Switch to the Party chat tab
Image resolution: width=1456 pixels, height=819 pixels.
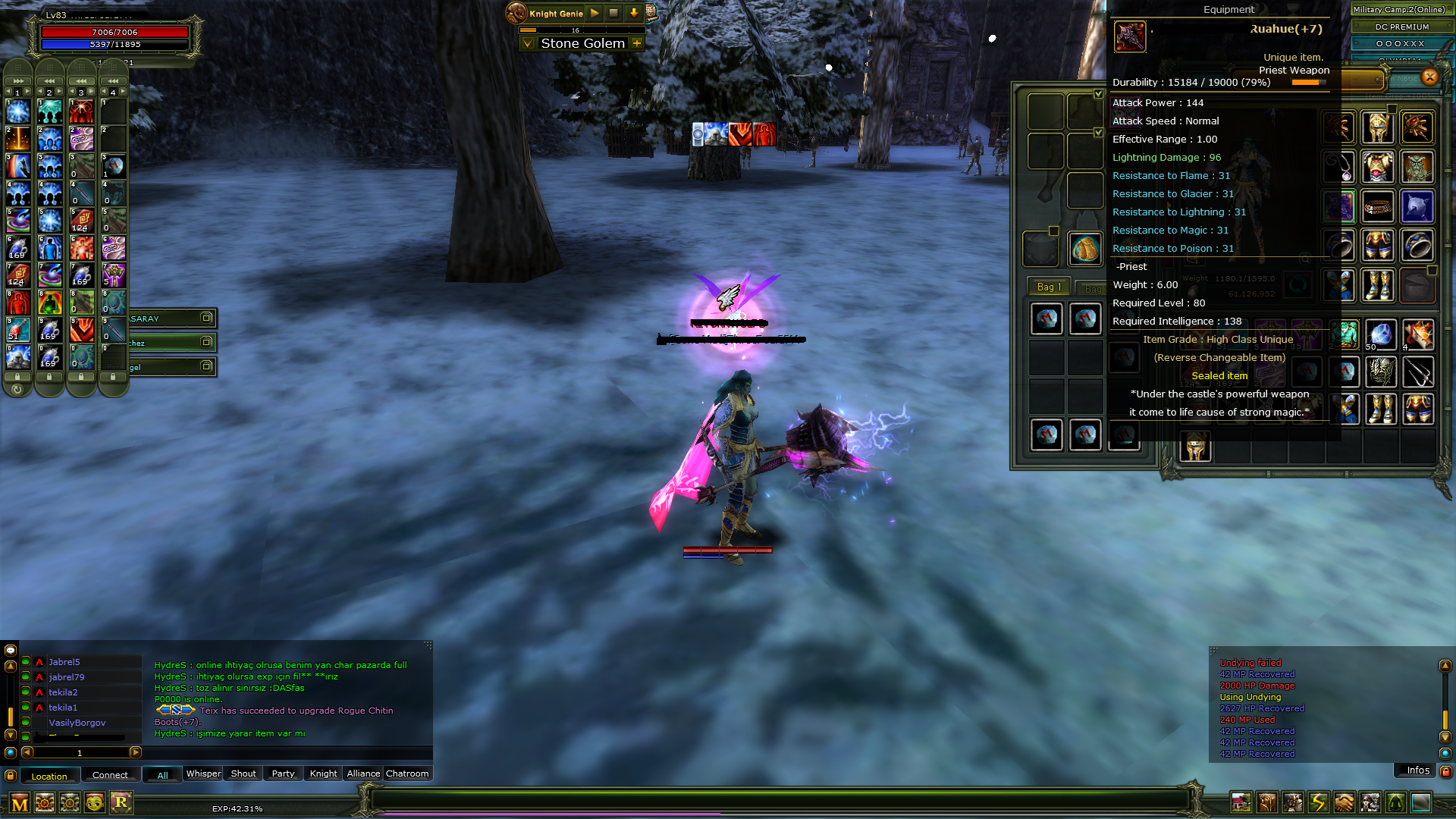[282, 773]
